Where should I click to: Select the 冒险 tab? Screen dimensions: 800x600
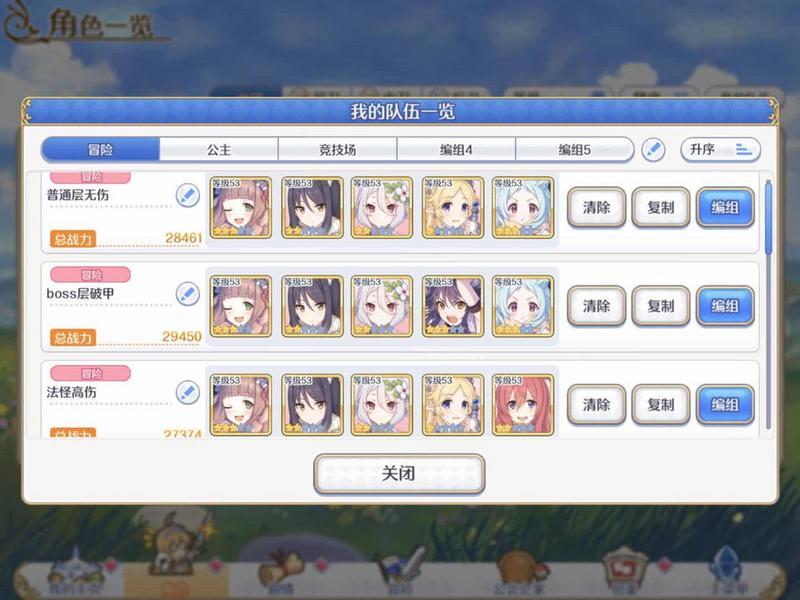pos(100,150)
